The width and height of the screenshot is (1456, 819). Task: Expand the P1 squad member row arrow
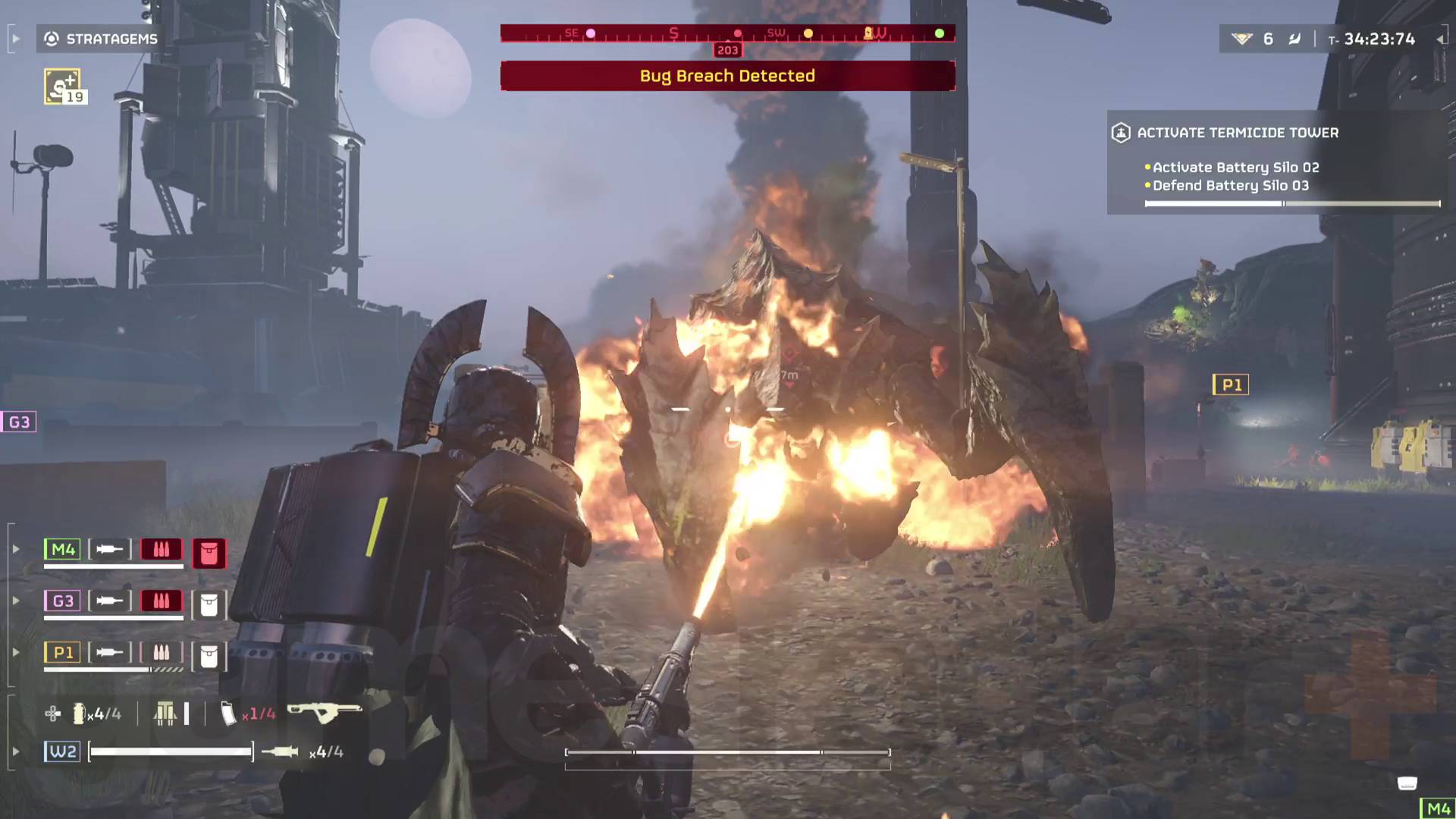coord(16,651)
